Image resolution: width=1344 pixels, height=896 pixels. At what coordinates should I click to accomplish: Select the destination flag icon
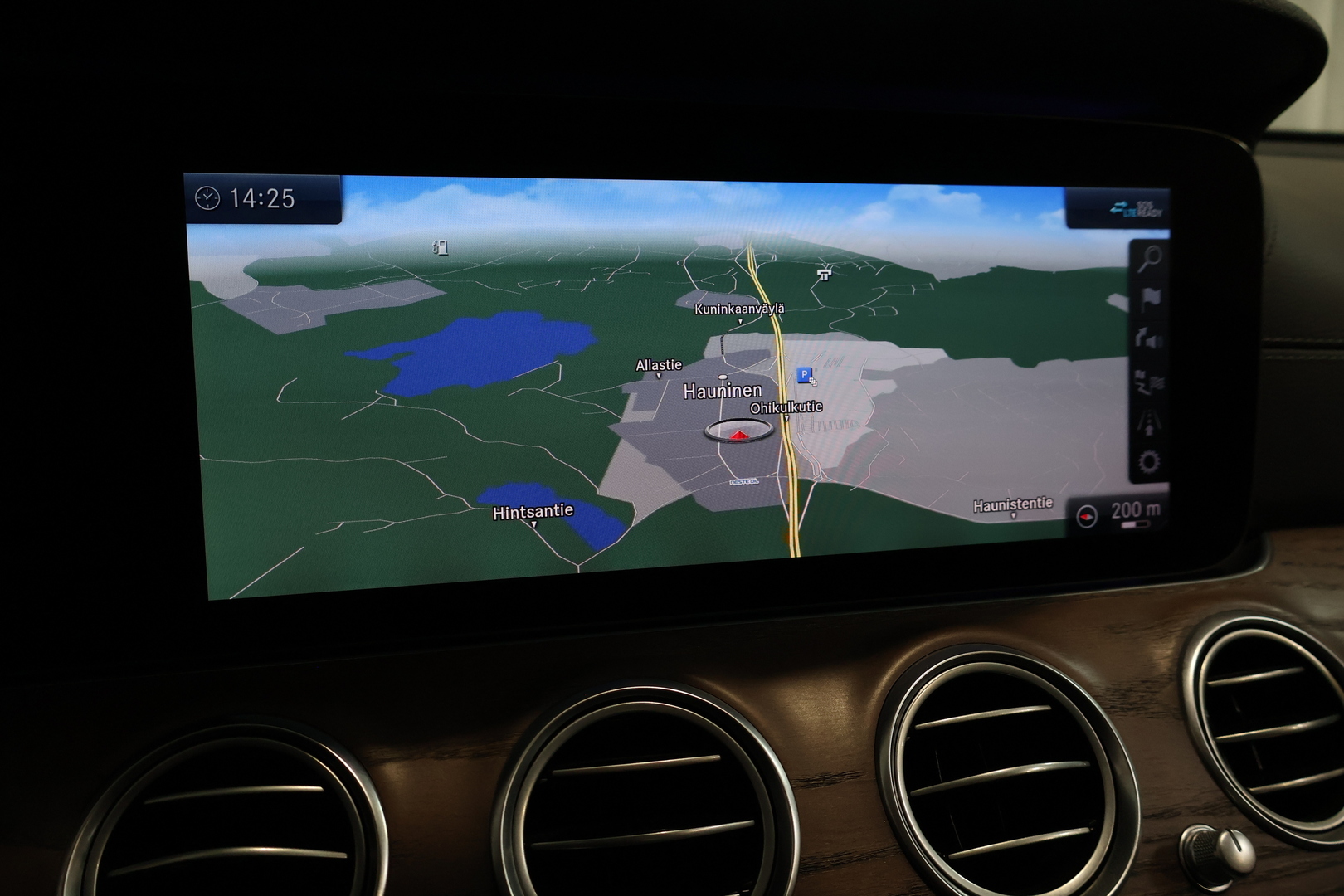pos(1150,299)
